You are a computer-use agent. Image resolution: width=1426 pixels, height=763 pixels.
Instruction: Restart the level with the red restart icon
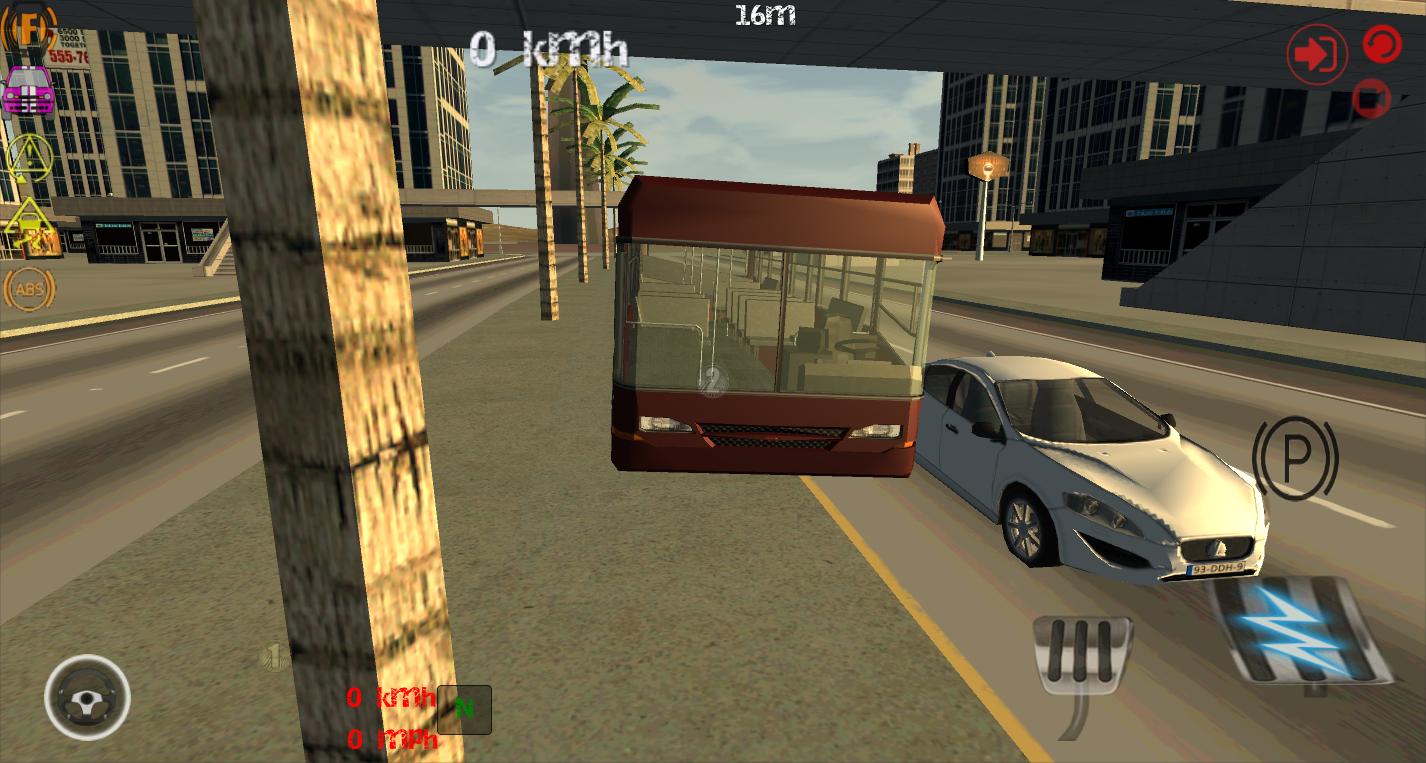coord(1381,45)
